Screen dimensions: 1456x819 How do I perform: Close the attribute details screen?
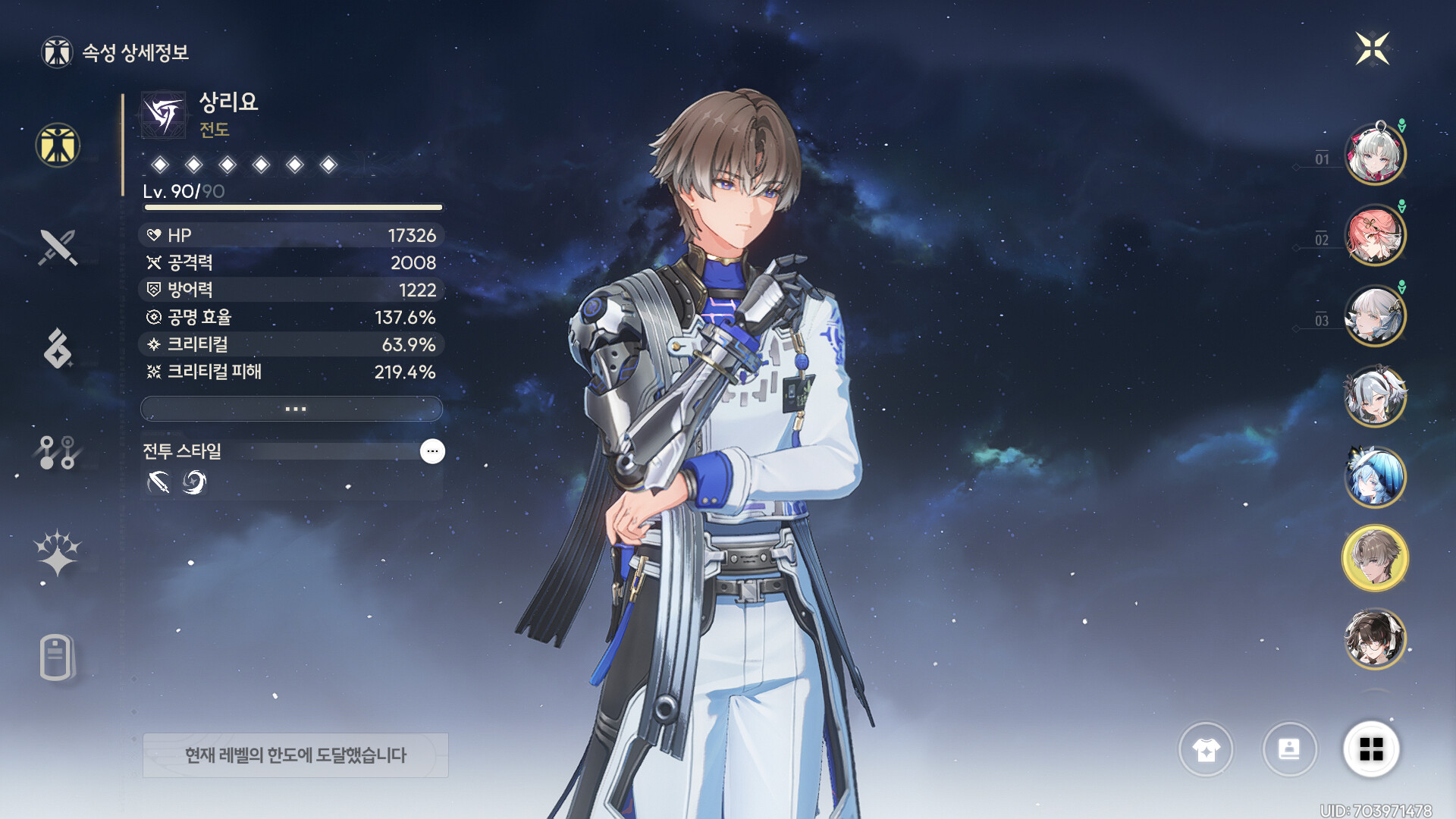1372,49
